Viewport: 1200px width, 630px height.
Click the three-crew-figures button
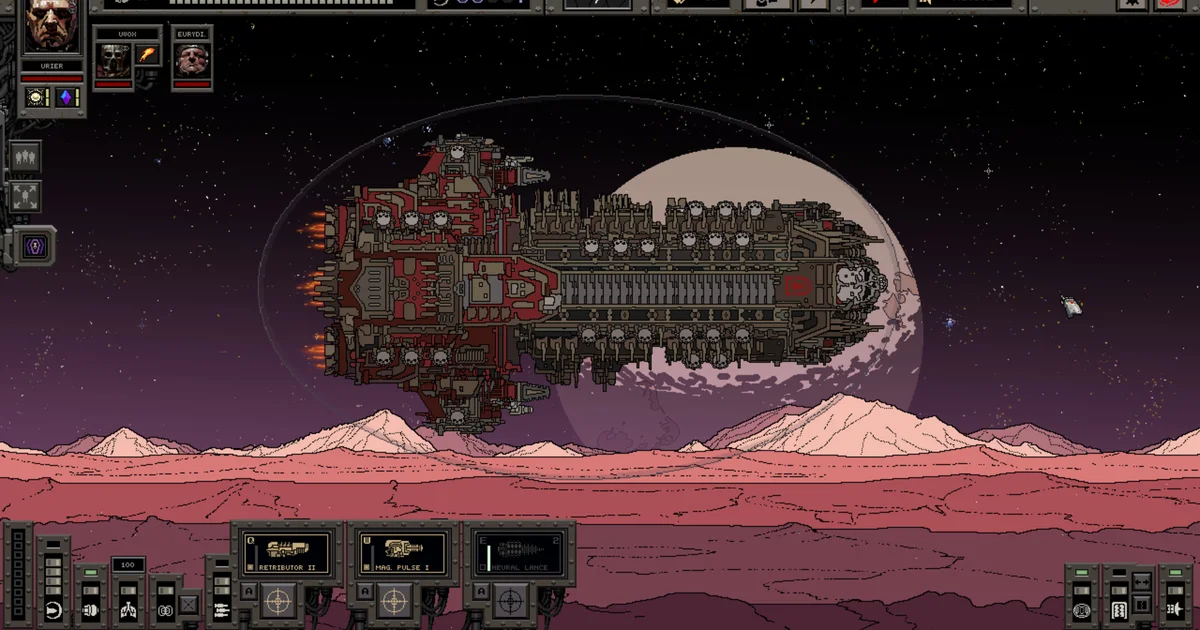point(24,157)
